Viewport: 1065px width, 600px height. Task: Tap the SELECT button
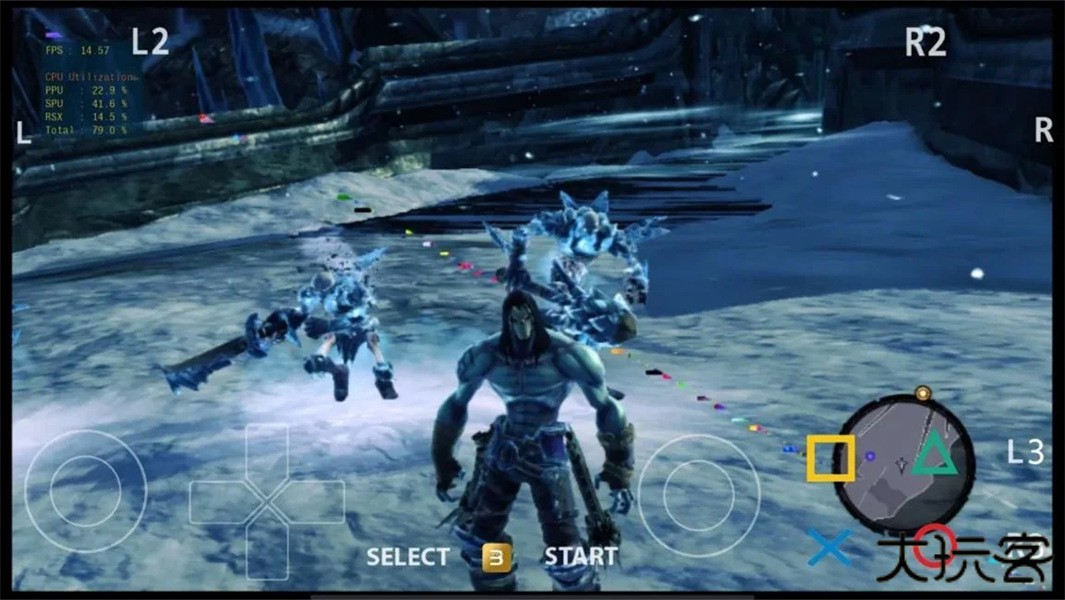click(x=408, y=557)
